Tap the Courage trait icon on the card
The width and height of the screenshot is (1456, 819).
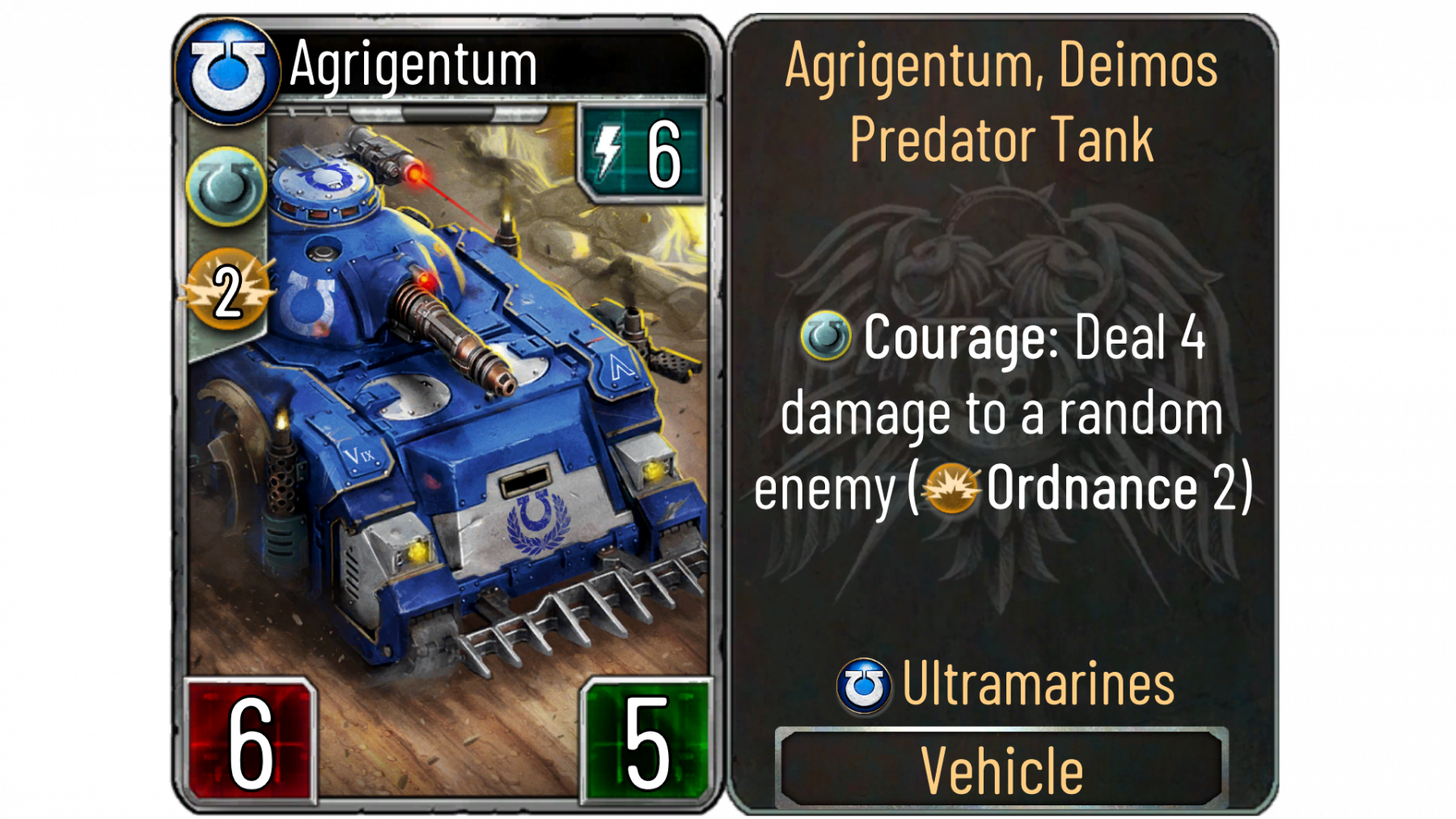(226, 187)
